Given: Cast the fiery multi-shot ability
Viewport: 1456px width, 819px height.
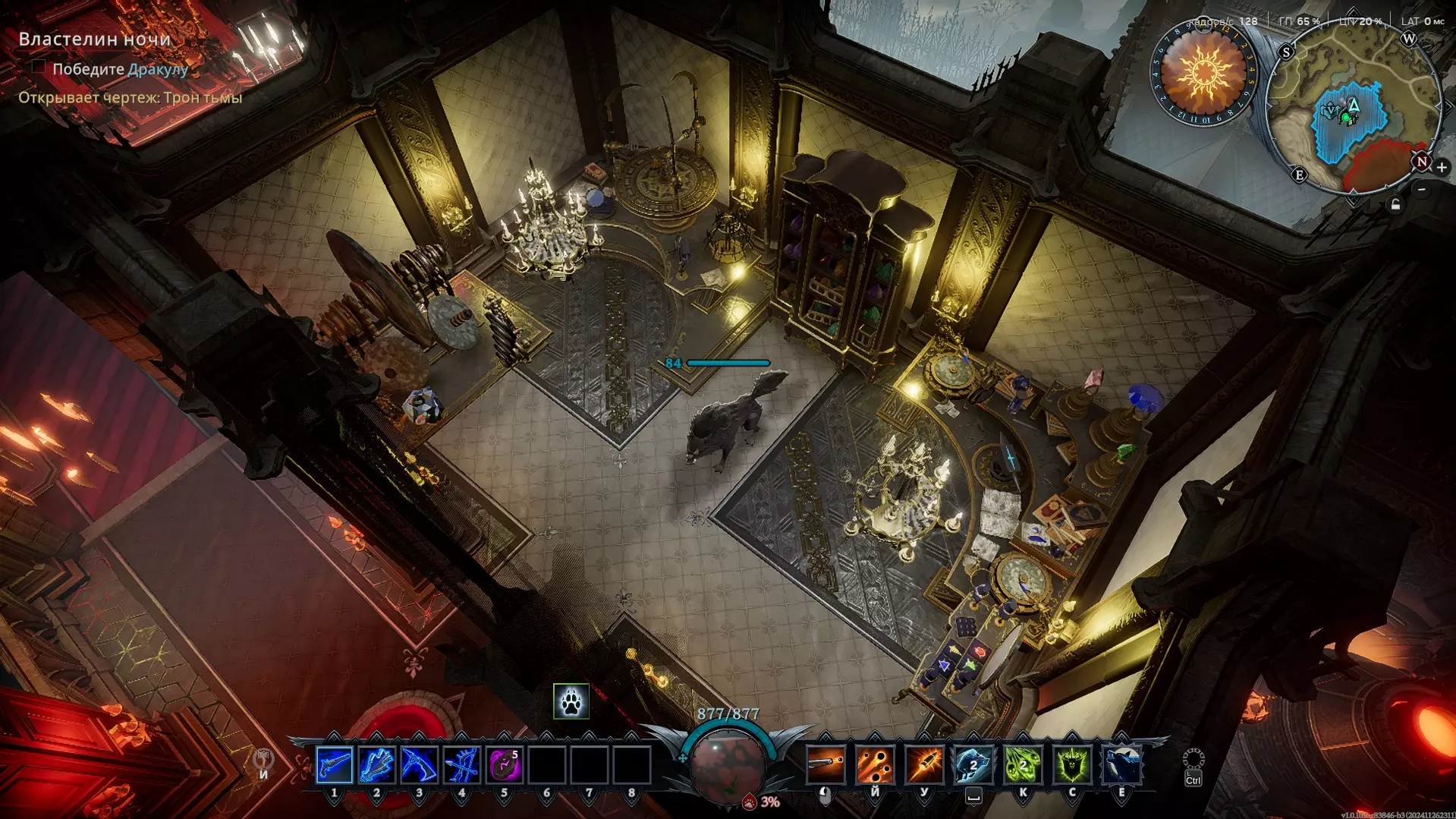Looking at the screenshot, I should point(875,764).
